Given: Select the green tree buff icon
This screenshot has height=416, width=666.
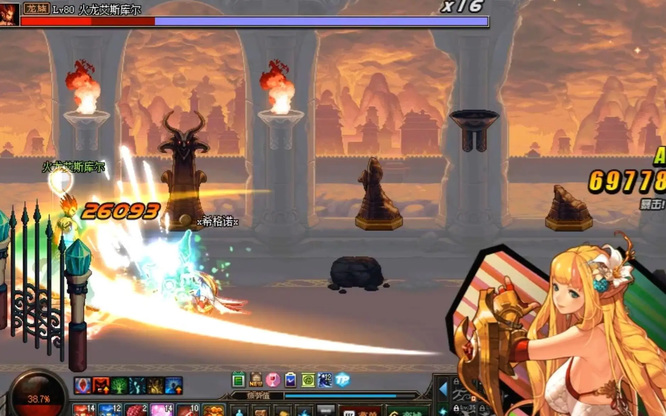Looking at the screenshot, I should (119, 386).
